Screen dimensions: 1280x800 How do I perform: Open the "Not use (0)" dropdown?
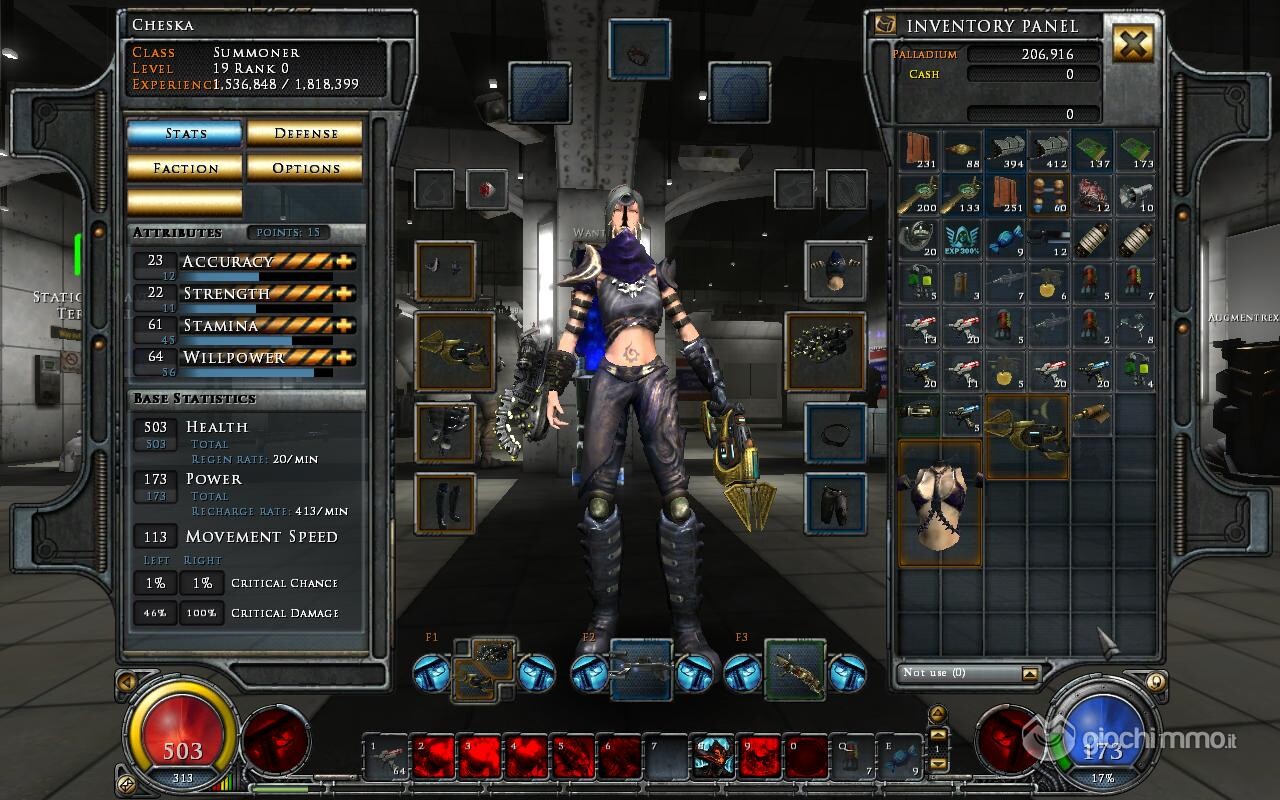tap(1030, 674)
